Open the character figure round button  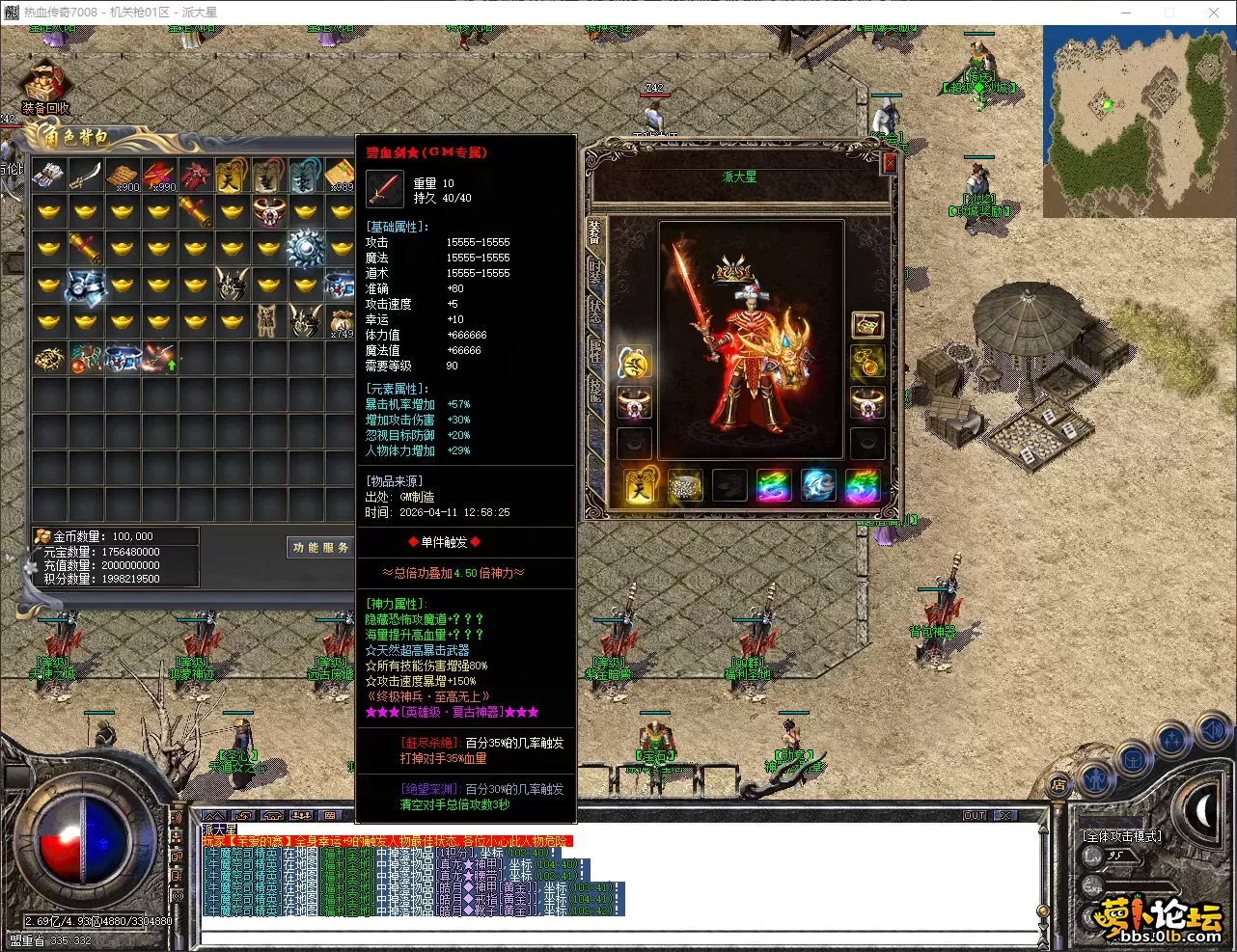pos(1094,776)
